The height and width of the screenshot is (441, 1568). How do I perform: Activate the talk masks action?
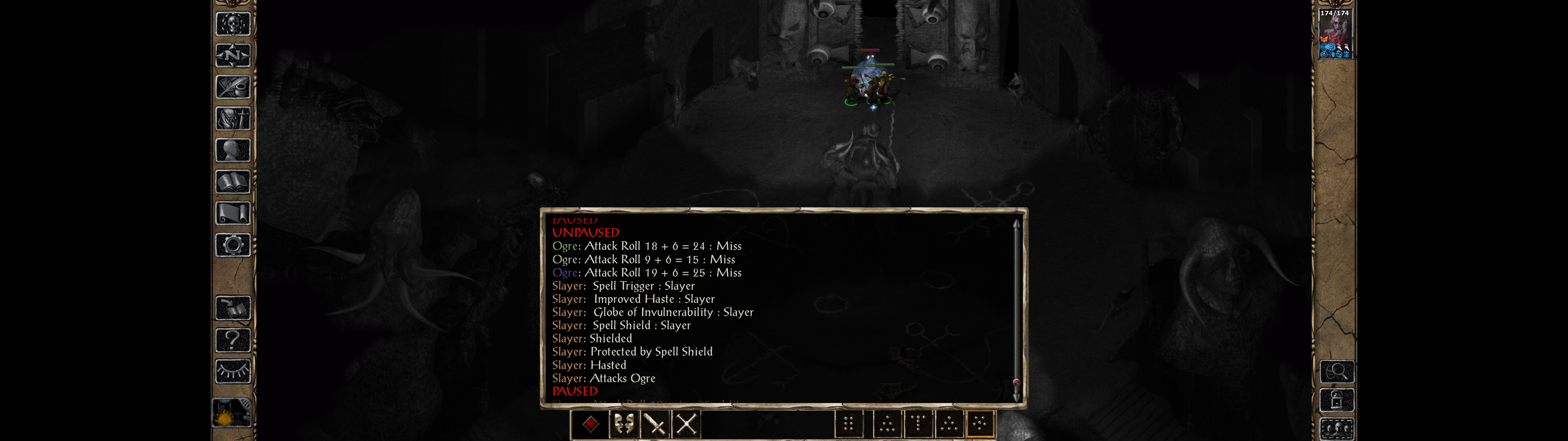tap(623, 424)
